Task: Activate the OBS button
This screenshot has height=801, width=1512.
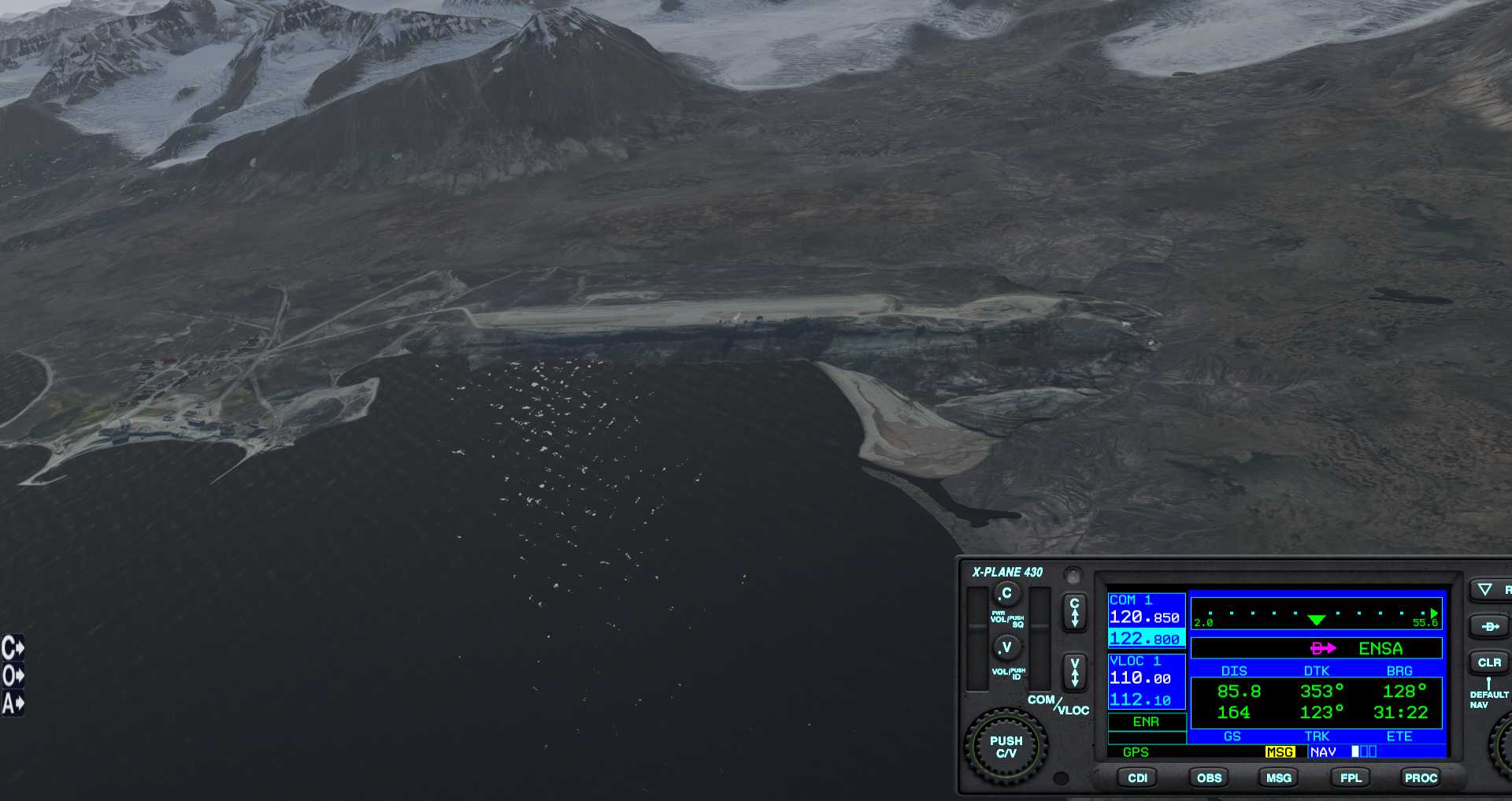Action: coord(1209,777)
